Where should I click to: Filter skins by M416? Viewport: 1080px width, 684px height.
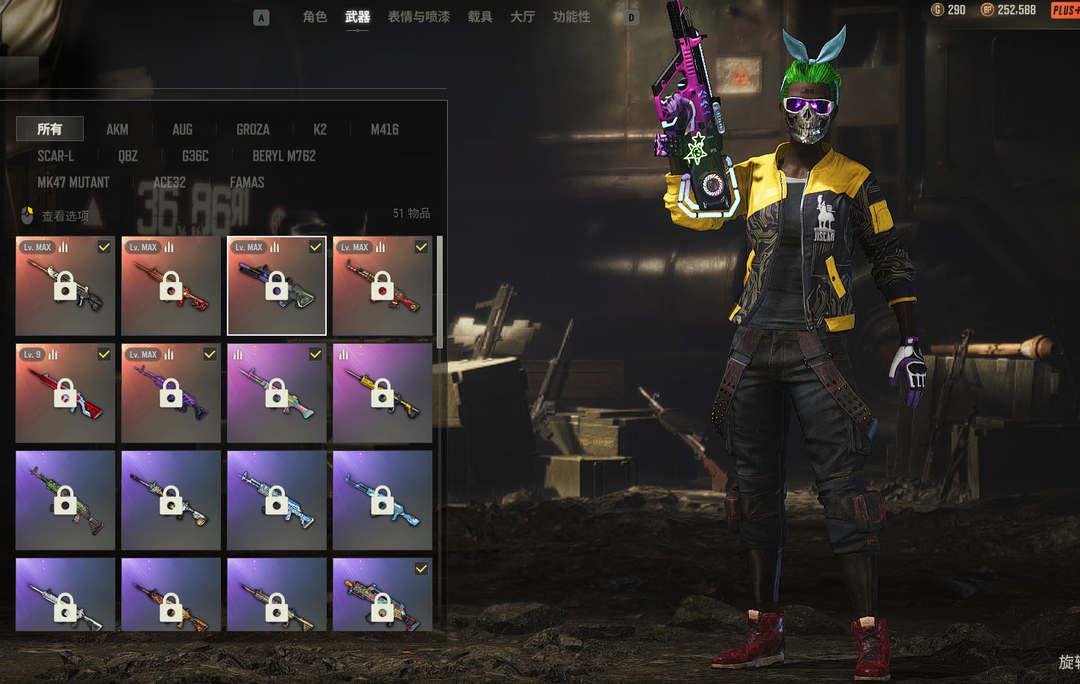pyautogui.click(x=385, y=129)
